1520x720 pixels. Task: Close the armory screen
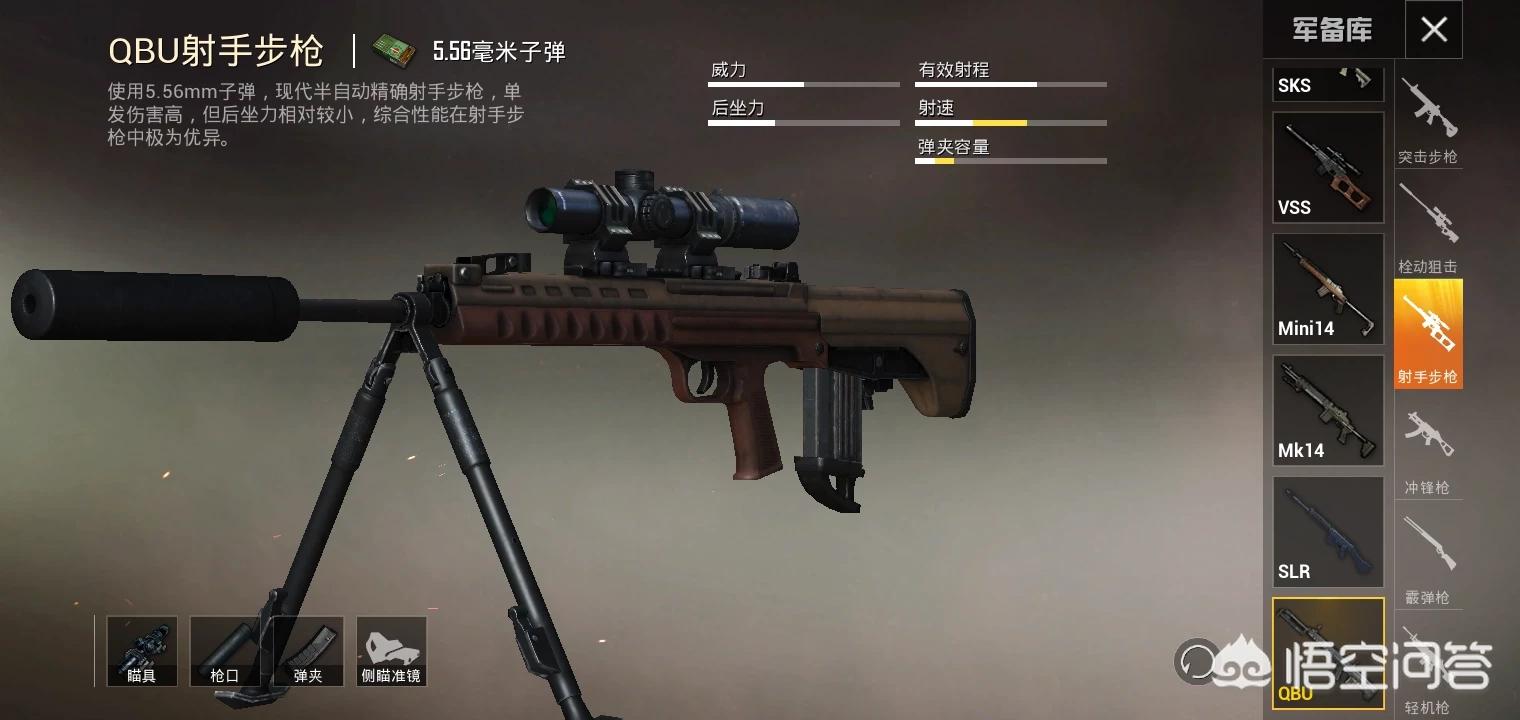[x=1433, y=30]
